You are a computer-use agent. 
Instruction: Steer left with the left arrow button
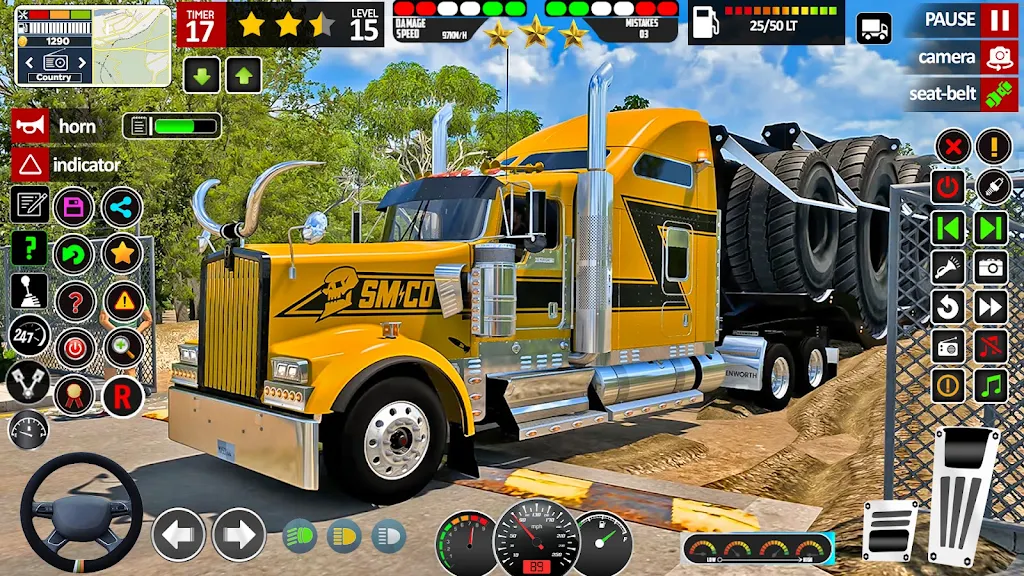(178, 534)
